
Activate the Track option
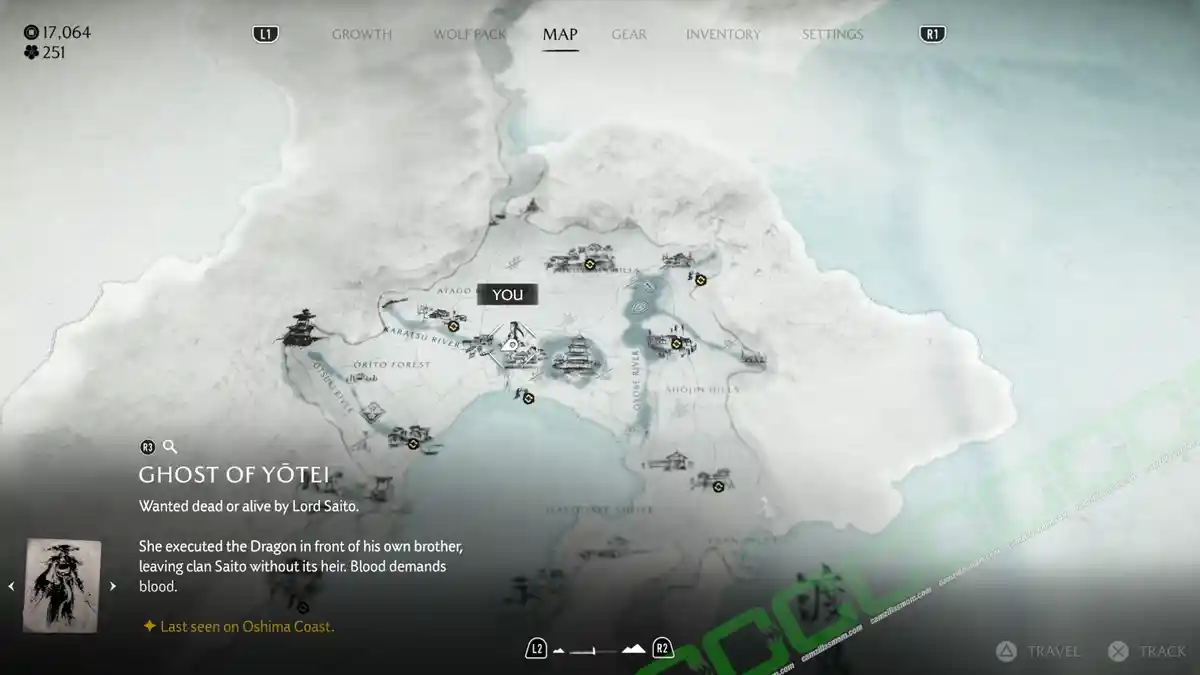(x=1148, y=651)
